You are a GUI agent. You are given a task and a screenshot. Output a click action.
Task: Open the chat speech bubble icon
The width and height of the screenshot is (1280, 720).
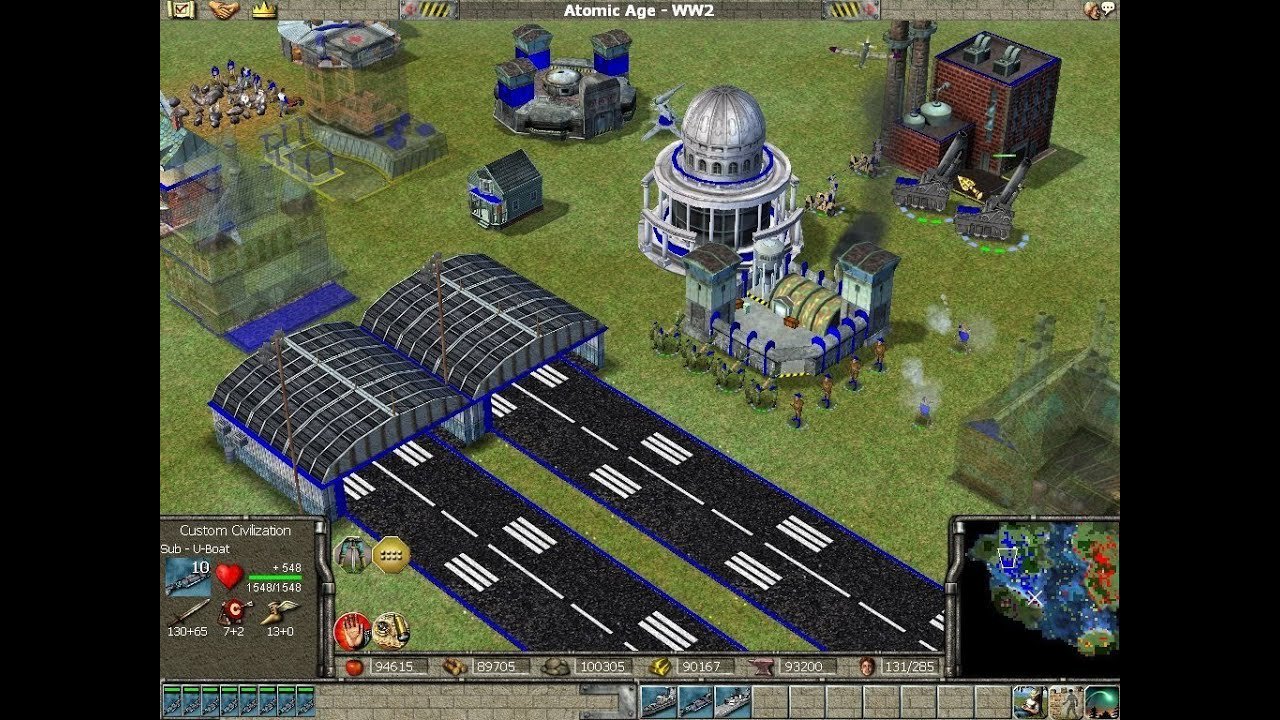point(1099,10)
